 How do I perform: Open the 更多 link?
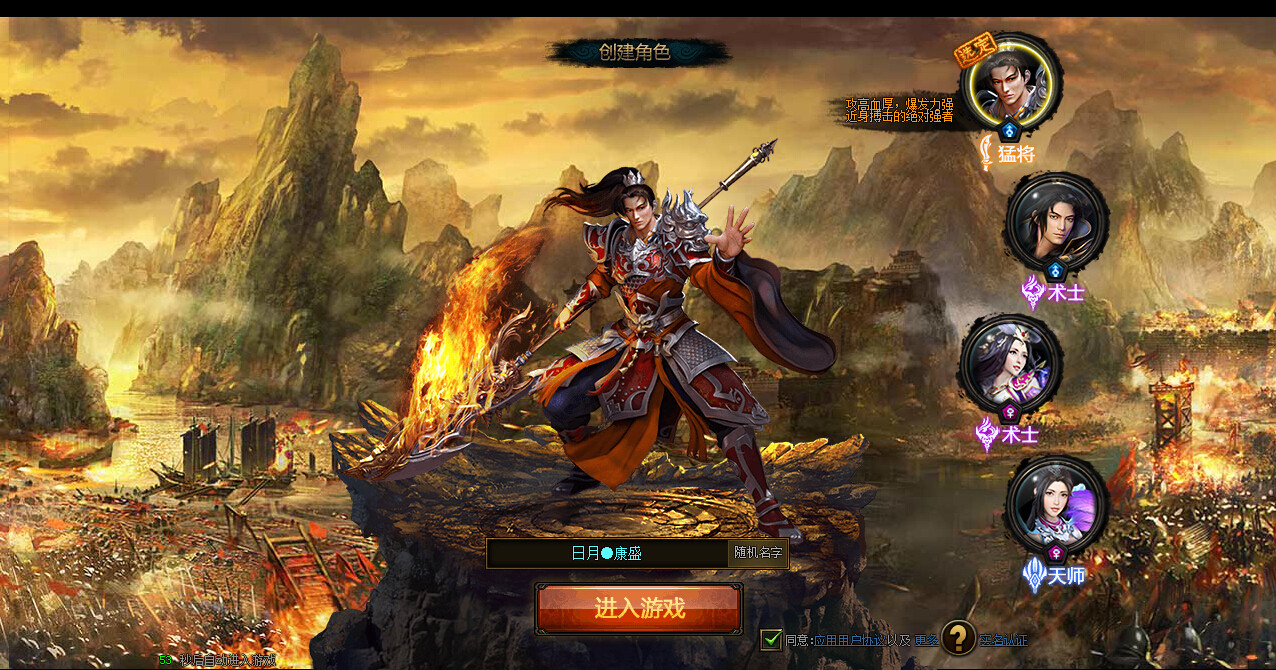[926, 640]
